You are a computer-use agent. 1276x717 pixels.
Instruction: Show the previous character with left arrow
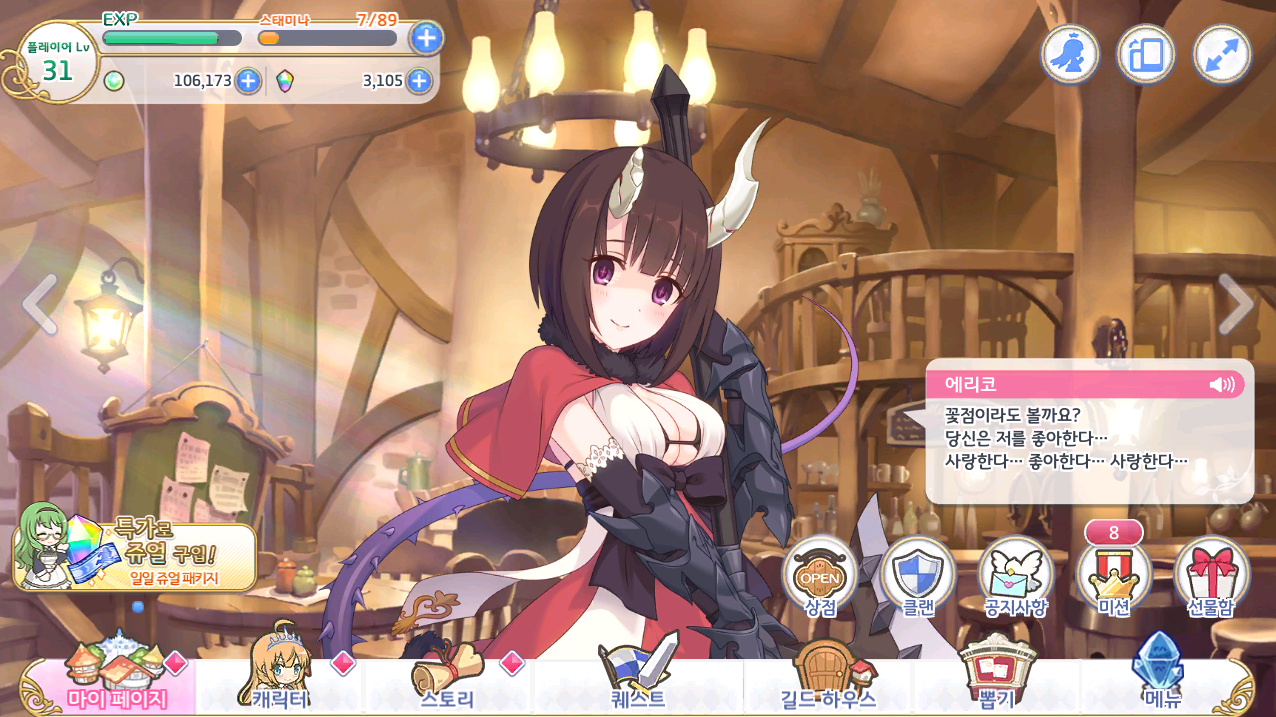pyautogui.click(x=40, y=304)
